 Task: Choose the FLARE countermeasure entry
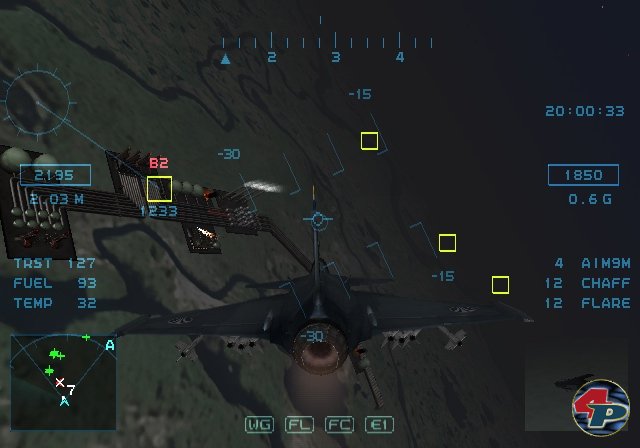(x=592, y=303)
